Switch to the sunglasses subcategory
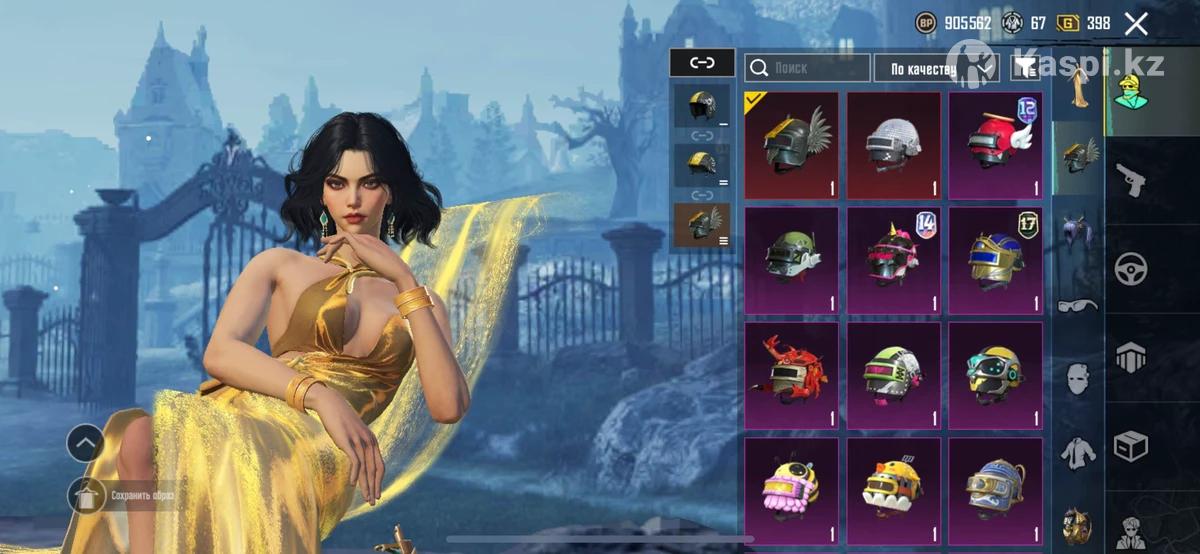This screenshot has height=554, width=1200. pyautogui.click(x=1077, y=303)
